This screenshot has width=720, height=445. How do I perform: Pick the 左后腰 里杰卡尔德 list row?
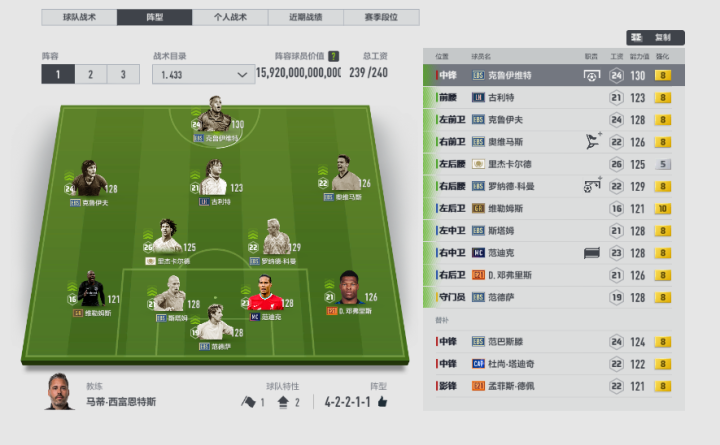pyautogui.click(x=554, y=164)
